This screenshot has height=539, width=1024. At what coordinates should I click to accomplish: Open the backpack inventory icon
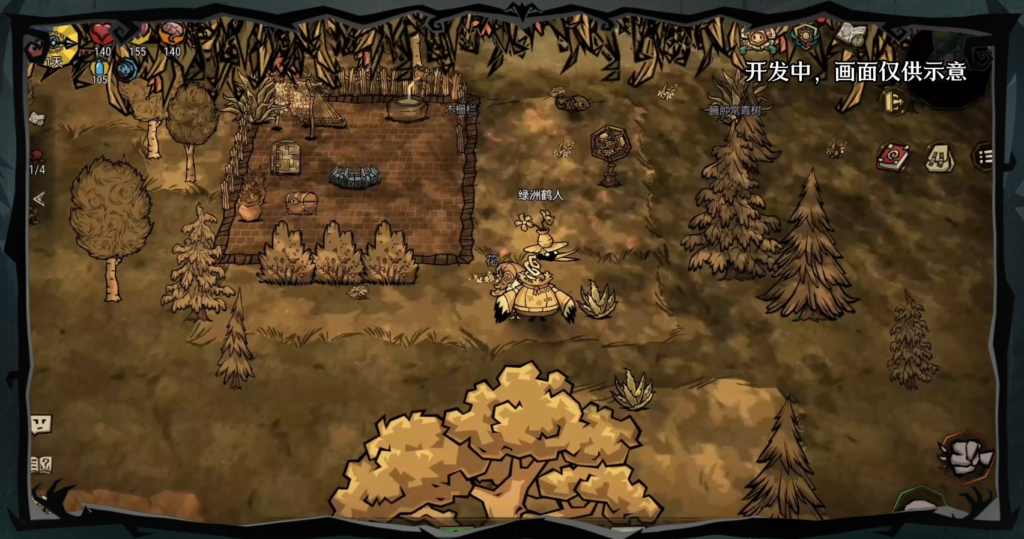point(938,157)
